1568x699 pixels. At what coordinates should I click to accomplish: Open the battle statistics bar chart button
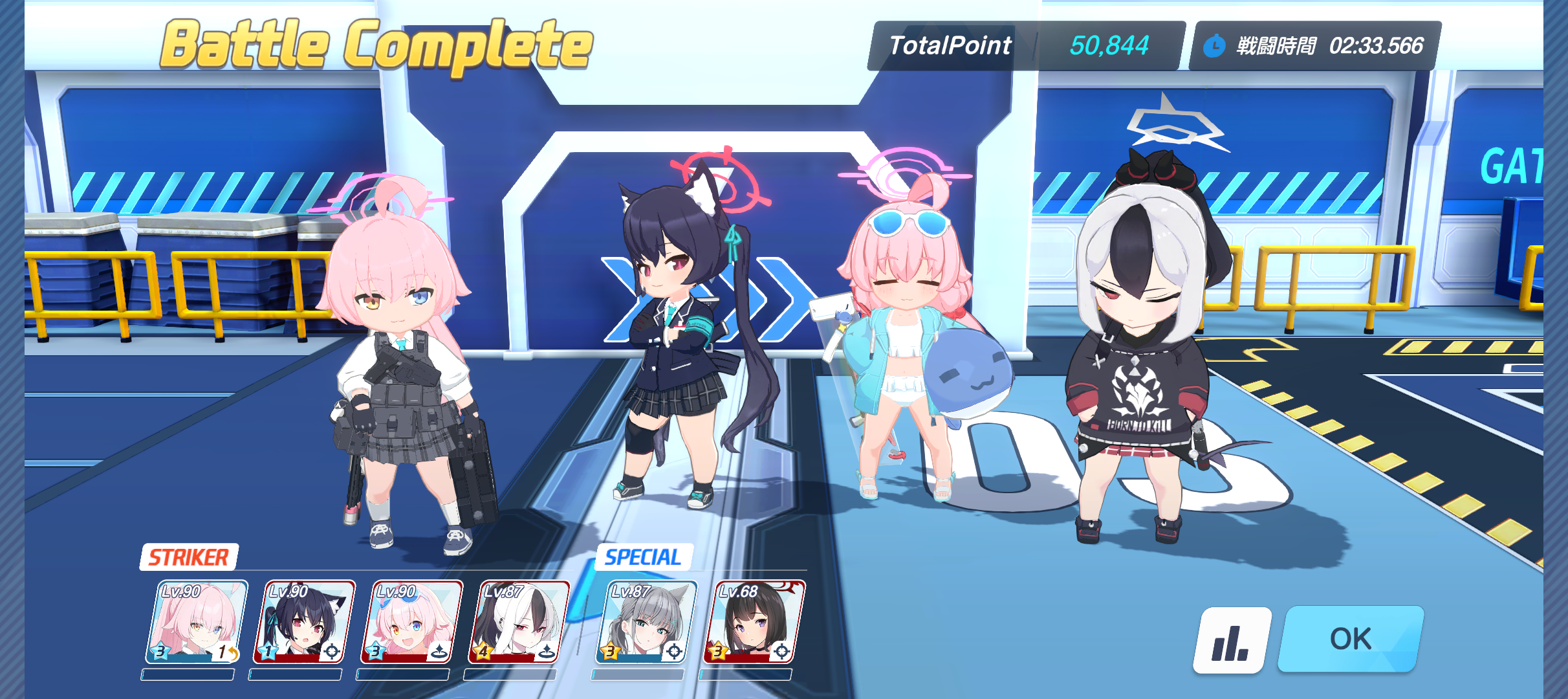click(1231, 640)
